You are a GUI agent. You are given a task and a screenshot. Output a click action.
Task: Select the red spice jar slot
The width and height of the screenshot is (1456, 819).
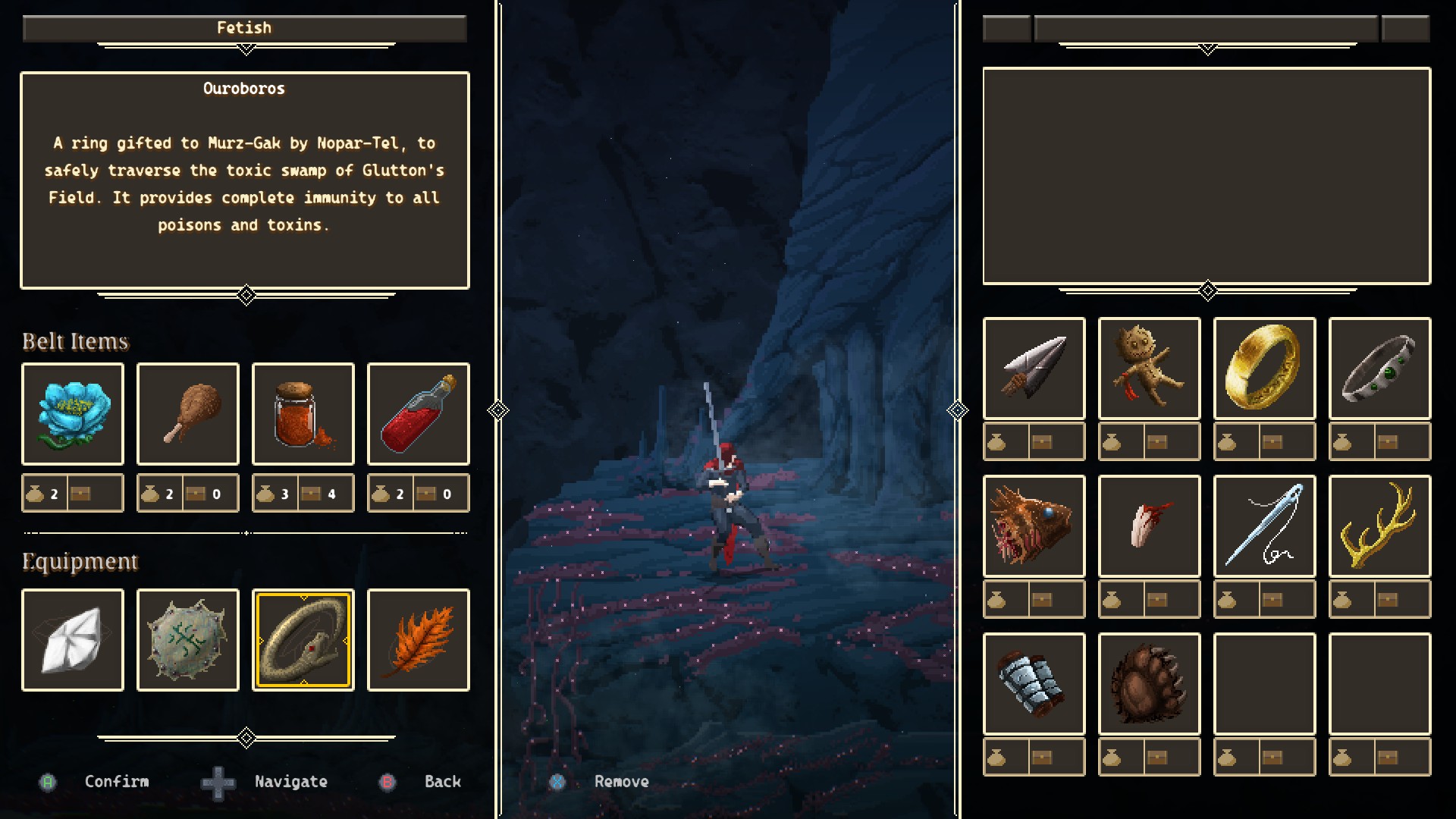coord(303,414)
